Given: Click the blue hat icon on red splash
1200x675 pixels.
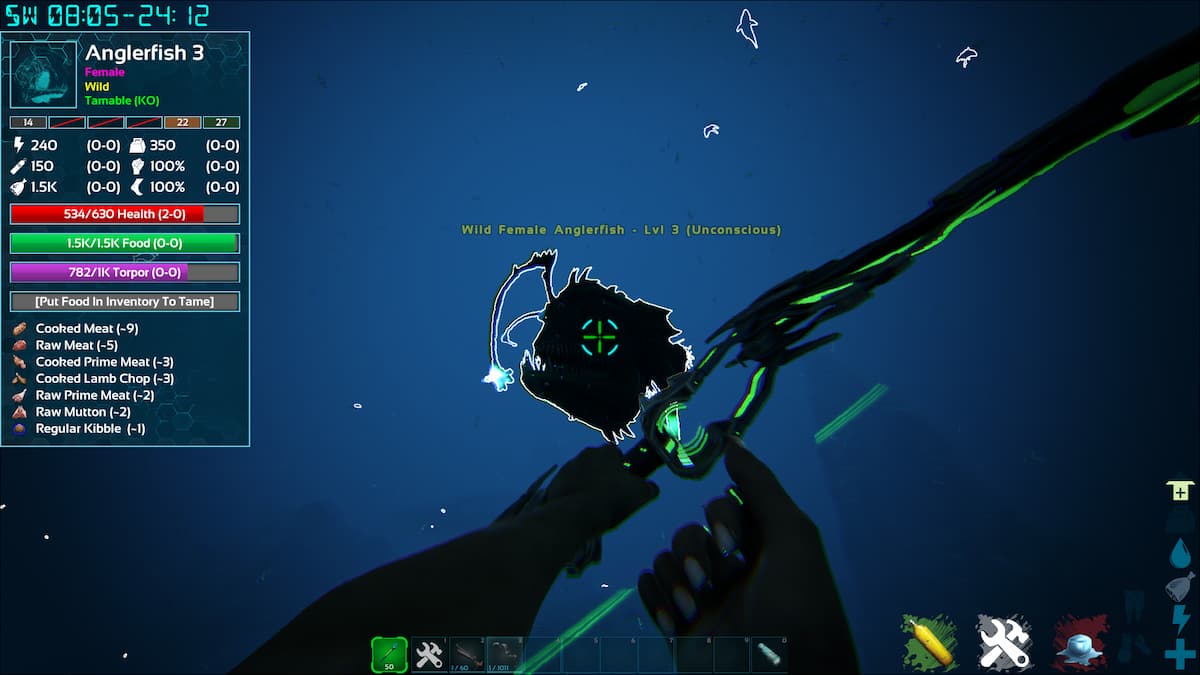Looking at the screenshot, I should click(x=1080, y=641).
